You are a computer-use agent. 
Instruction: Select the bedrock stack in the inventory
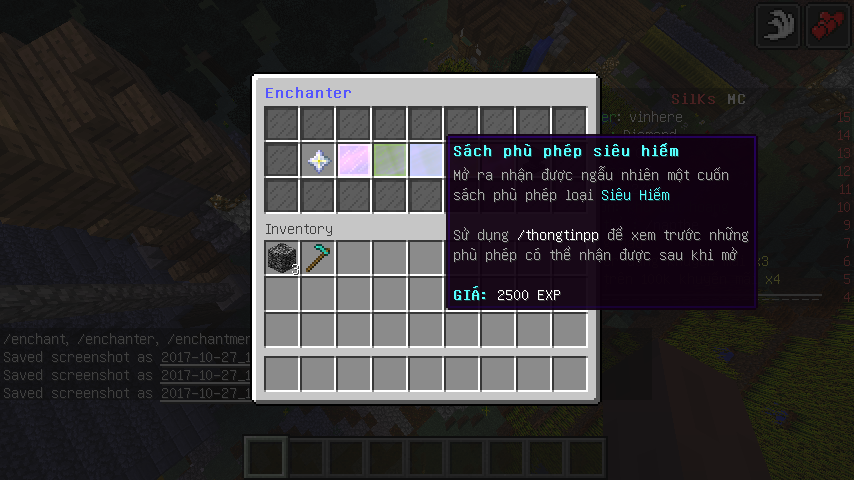click(x=282, y=259)
